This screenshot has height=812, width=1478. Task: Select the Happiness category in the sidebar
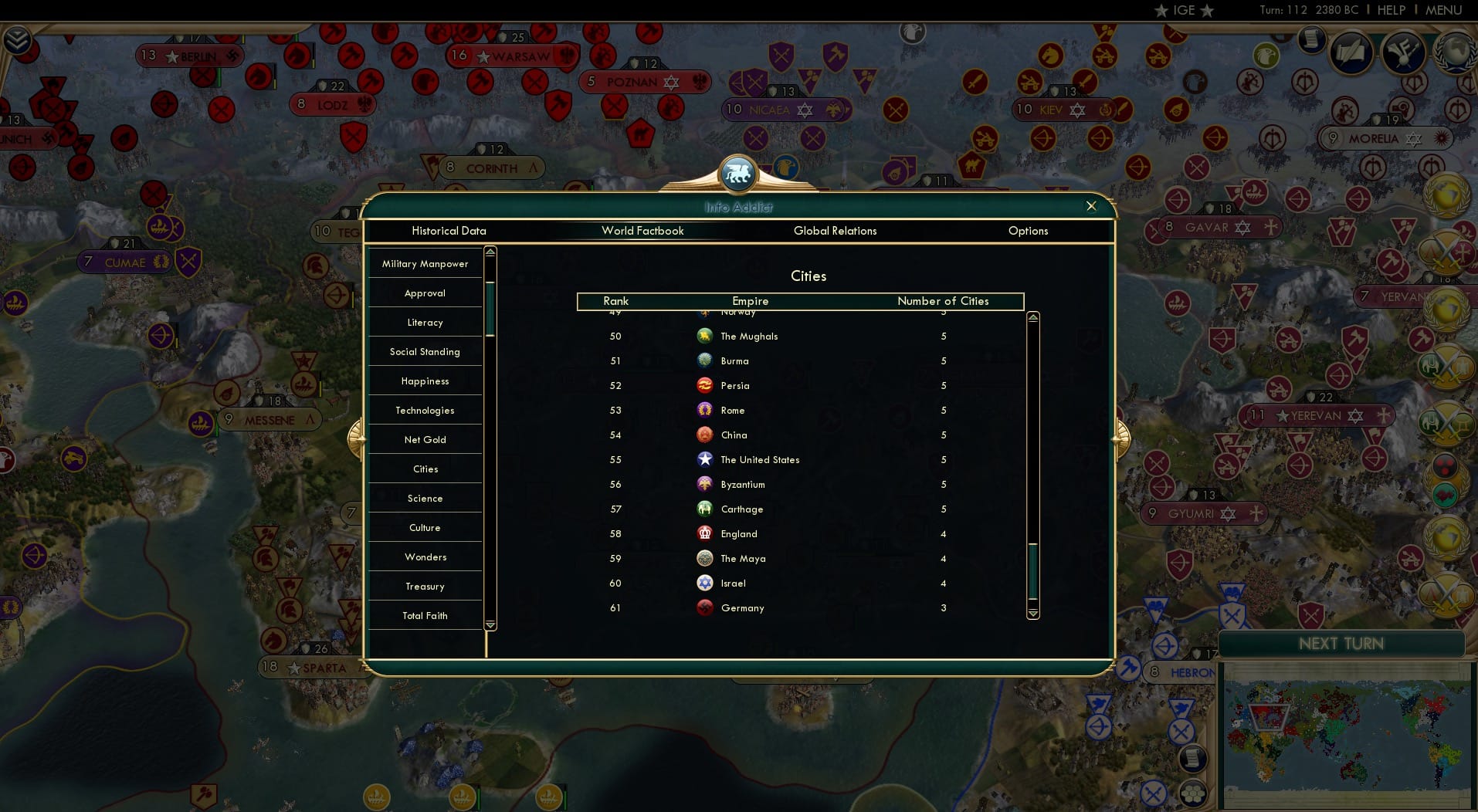pos(425,381)
